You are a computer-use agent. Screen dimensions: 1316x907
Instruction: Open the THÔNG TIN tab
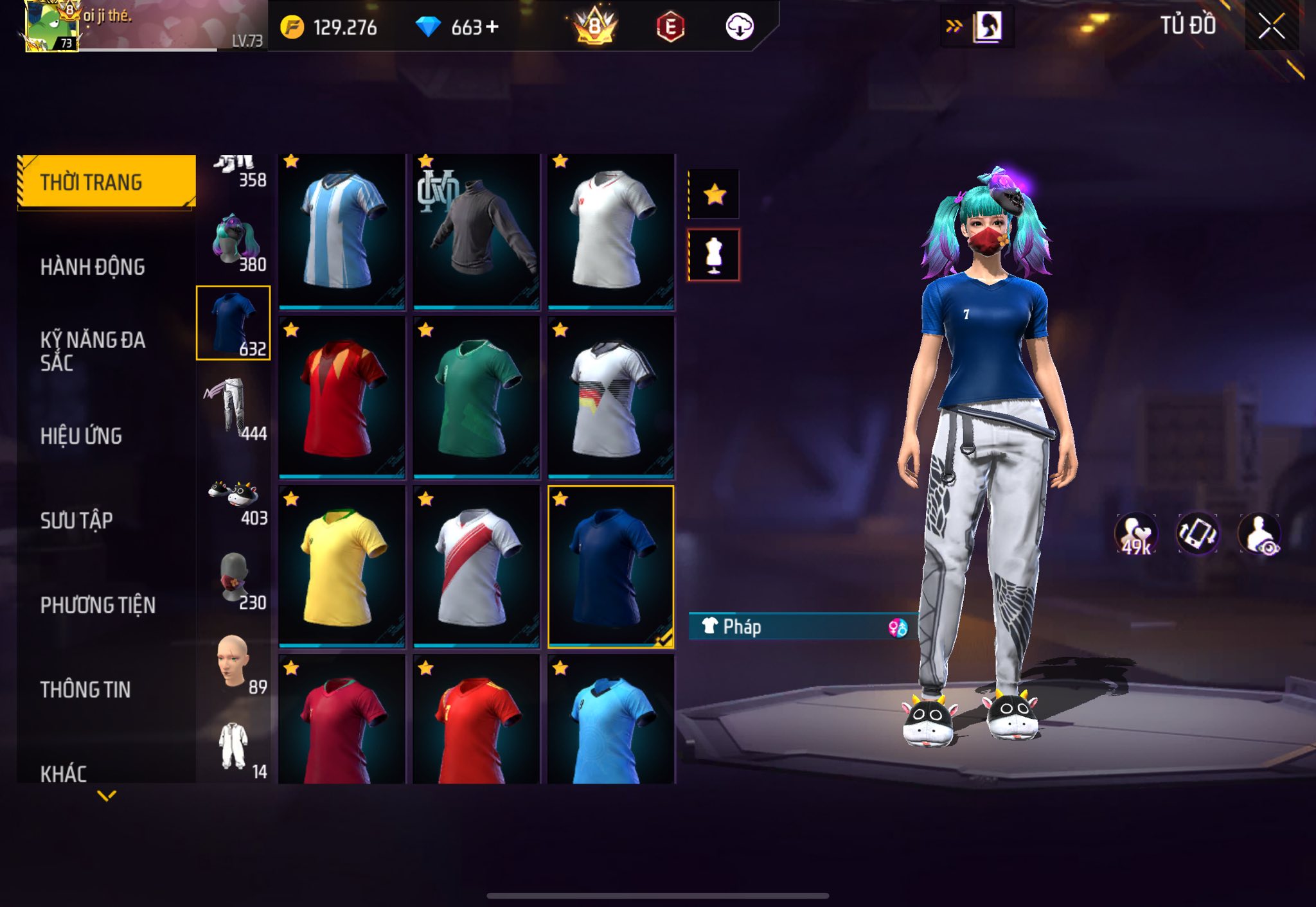click(85, 690)
